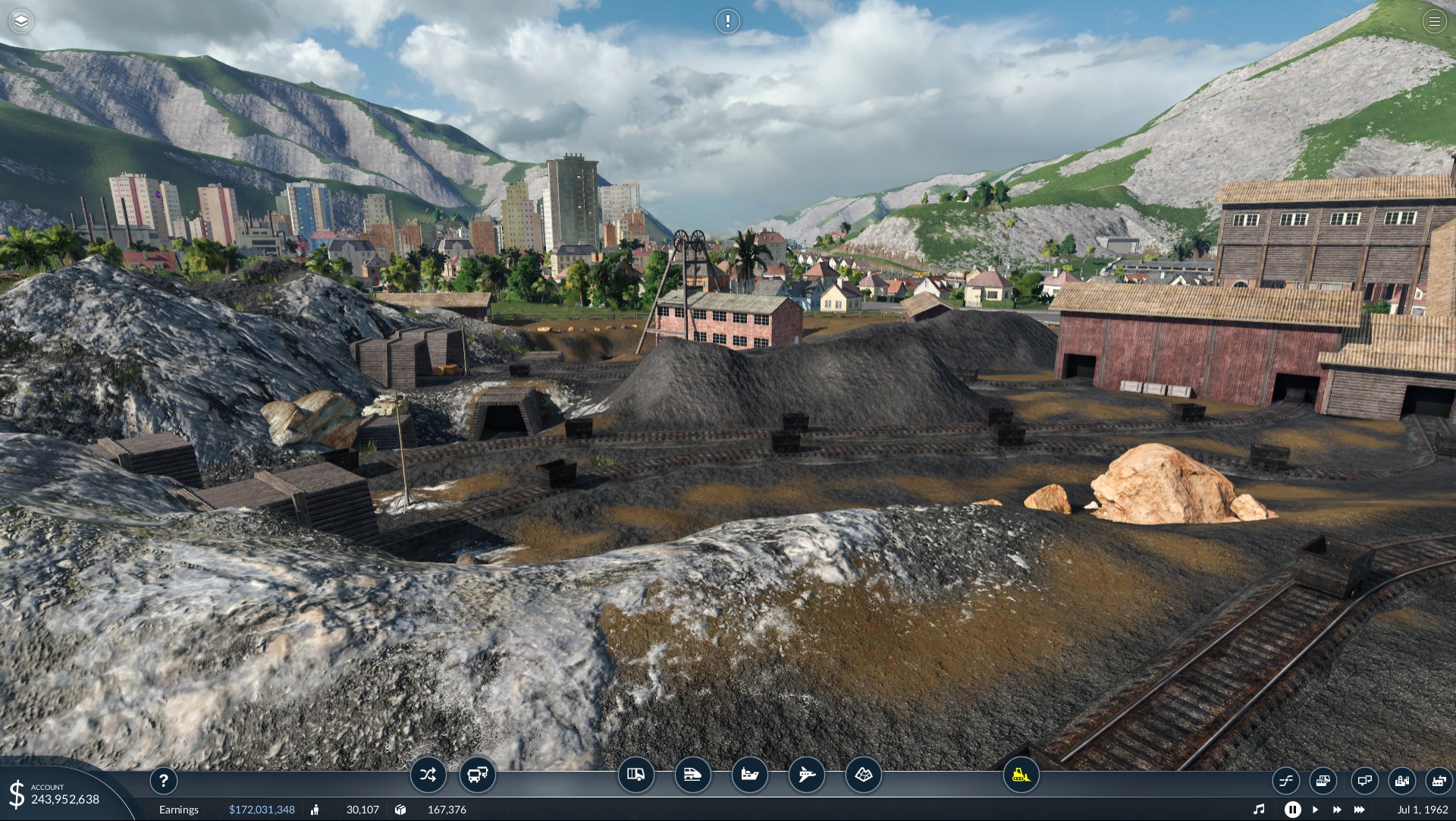Set game speed to triple fast forward
Viewport: 1456px width, 821px height.
click(x=1360, y=810)
